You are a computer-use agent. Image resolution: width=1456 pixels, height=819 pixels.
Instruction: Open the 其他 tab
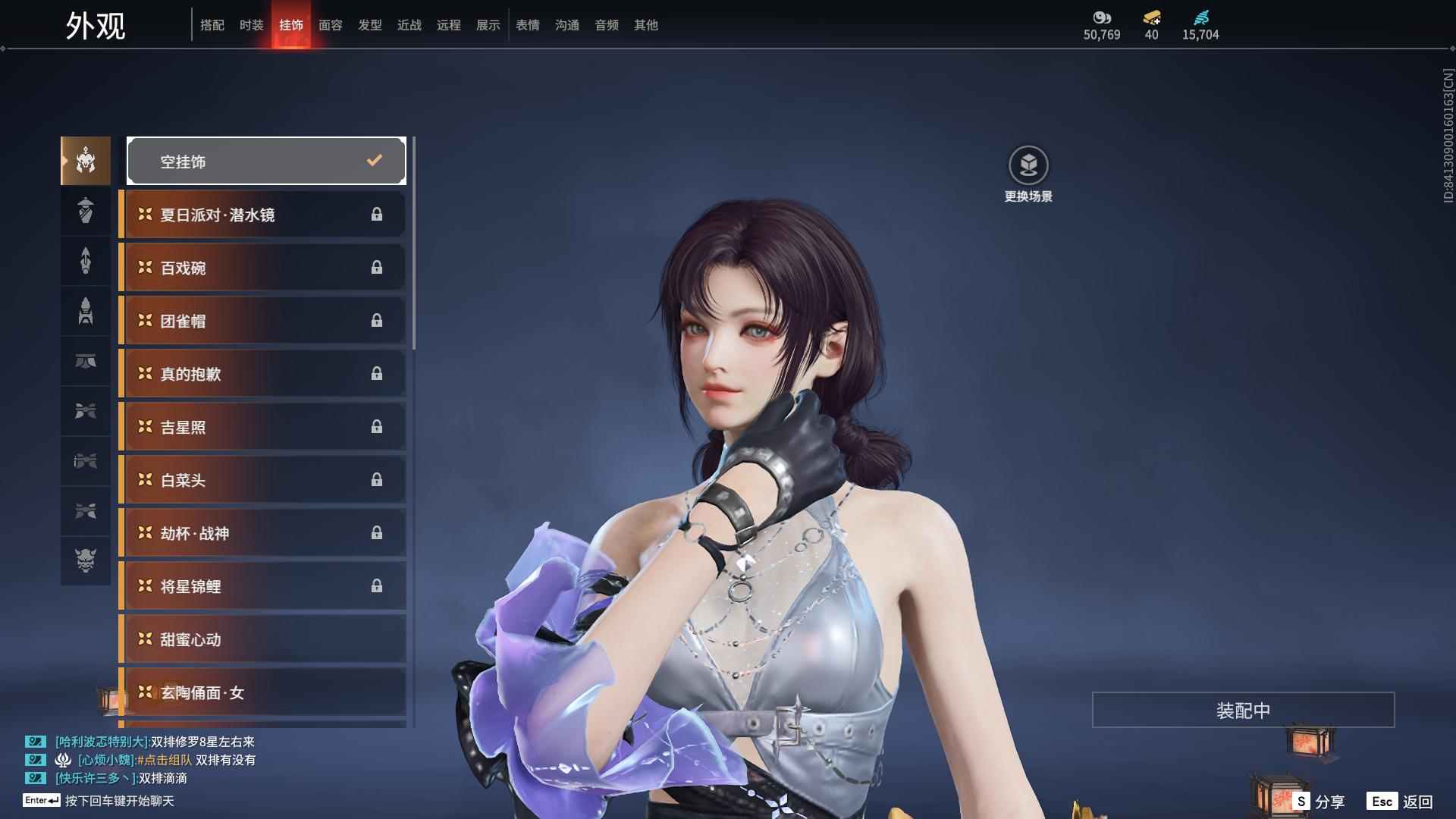click(x=645, y=25)
